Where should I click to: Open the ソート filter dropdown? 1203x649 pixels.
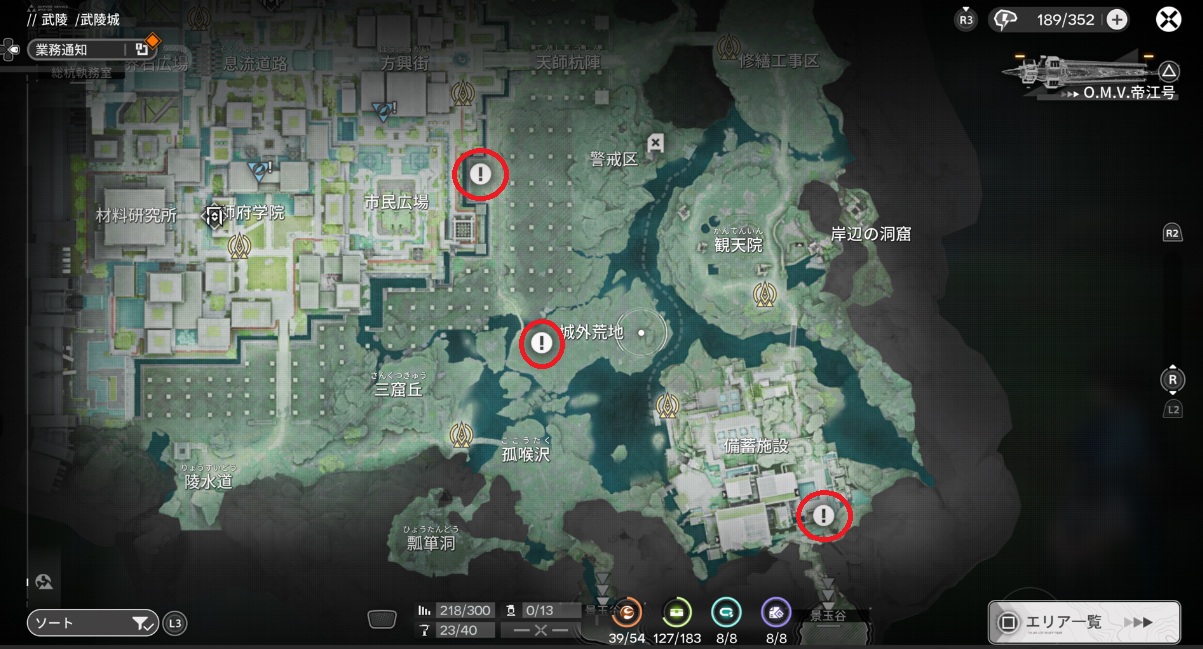92,623
